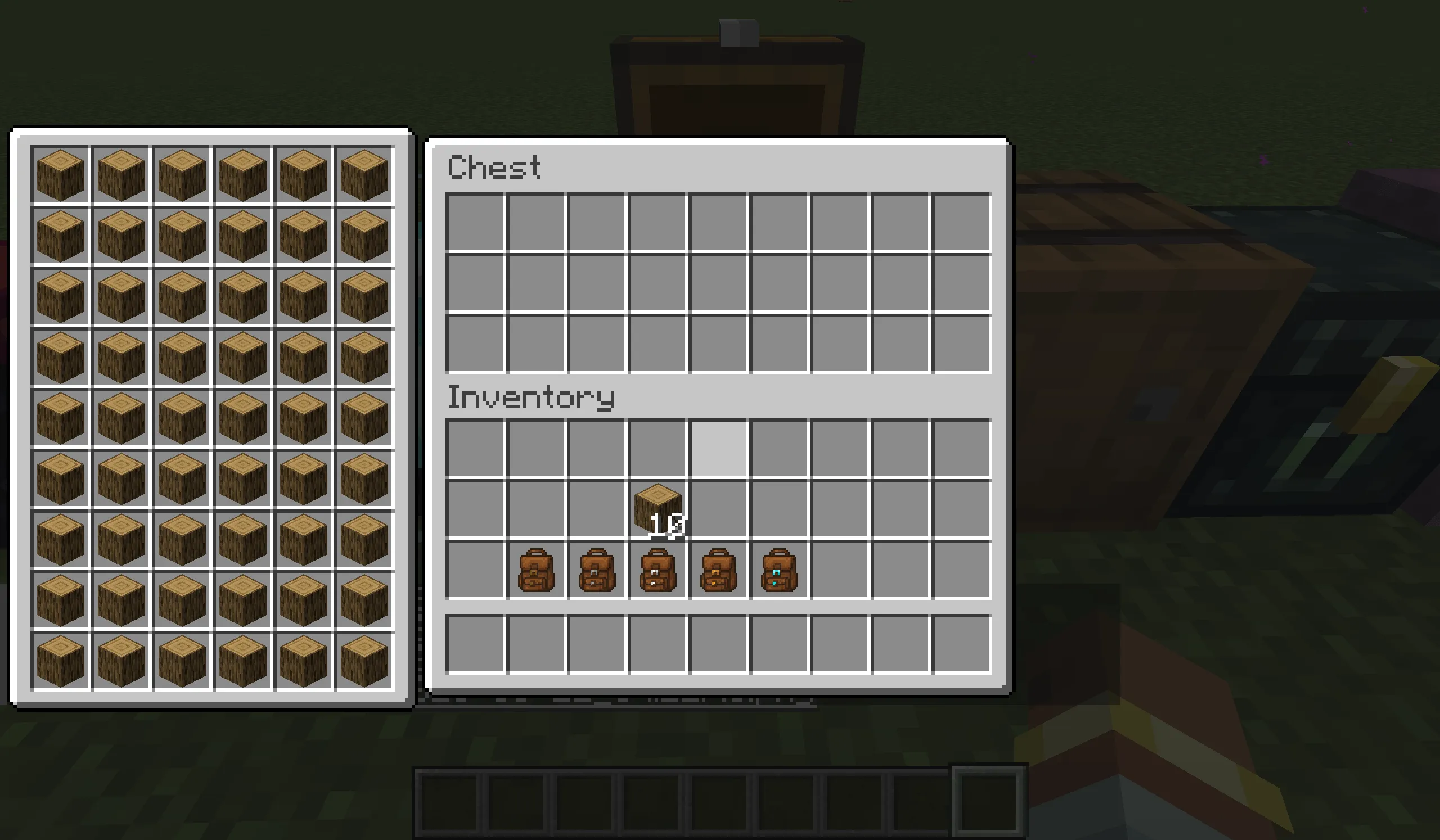Click the Chest title label

[494, 167]
